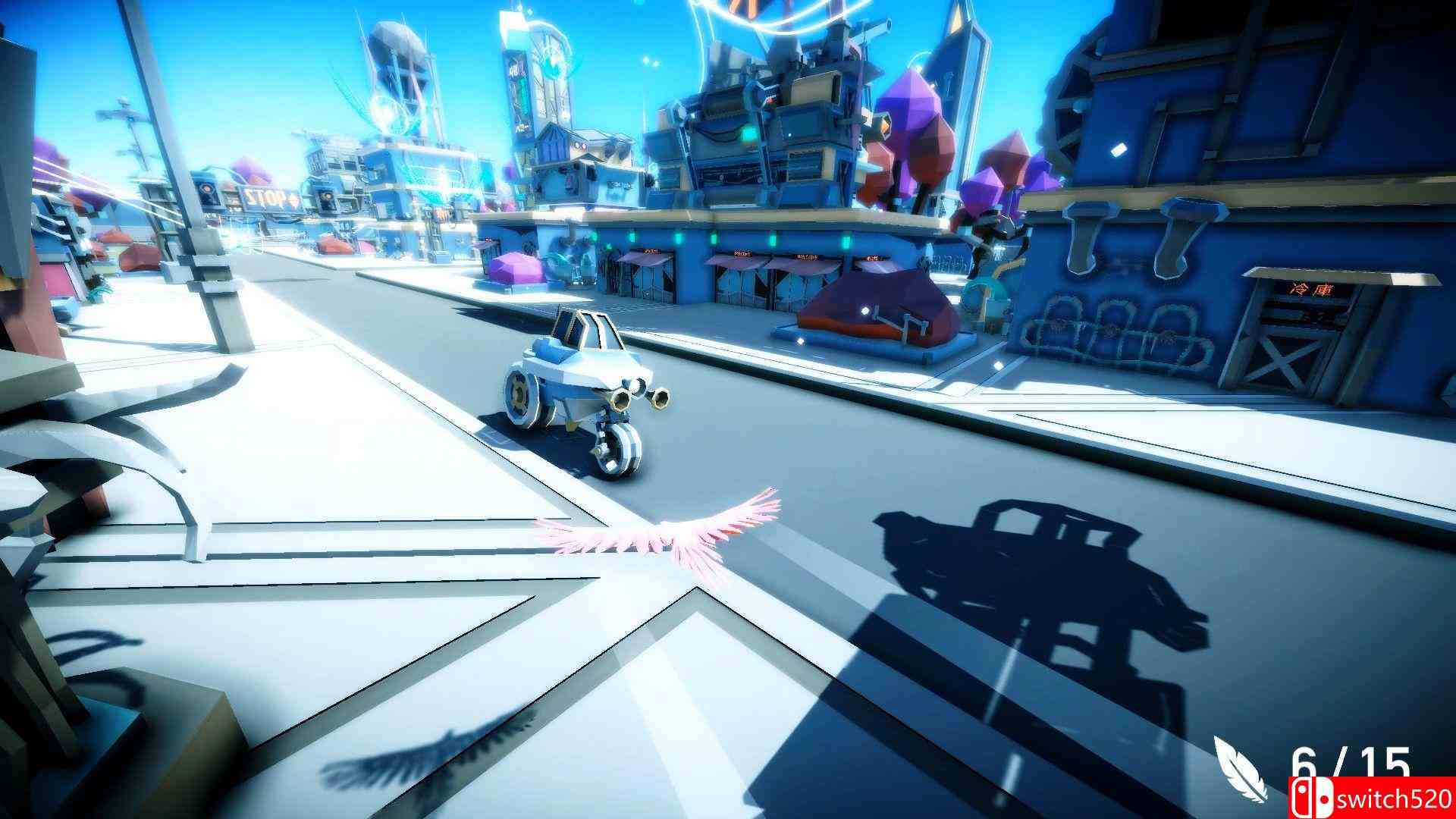The width and height of the screenshot is (1456, 819).
Task: Click the purple tent on the sidewalk
Action: pyautogui.click(x=516, y=265)
